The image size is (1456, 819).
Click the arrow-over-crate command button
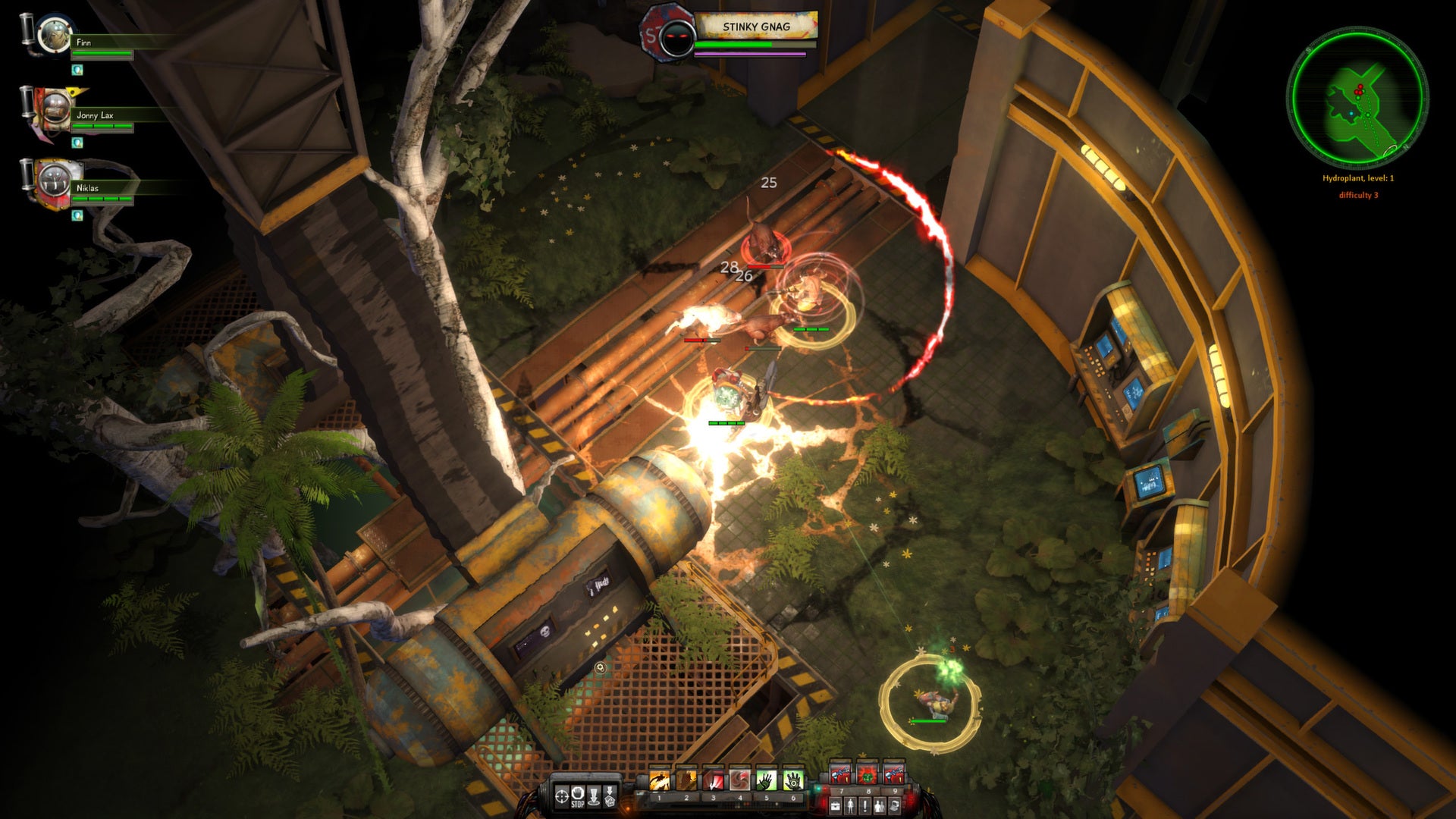point(610,795)
